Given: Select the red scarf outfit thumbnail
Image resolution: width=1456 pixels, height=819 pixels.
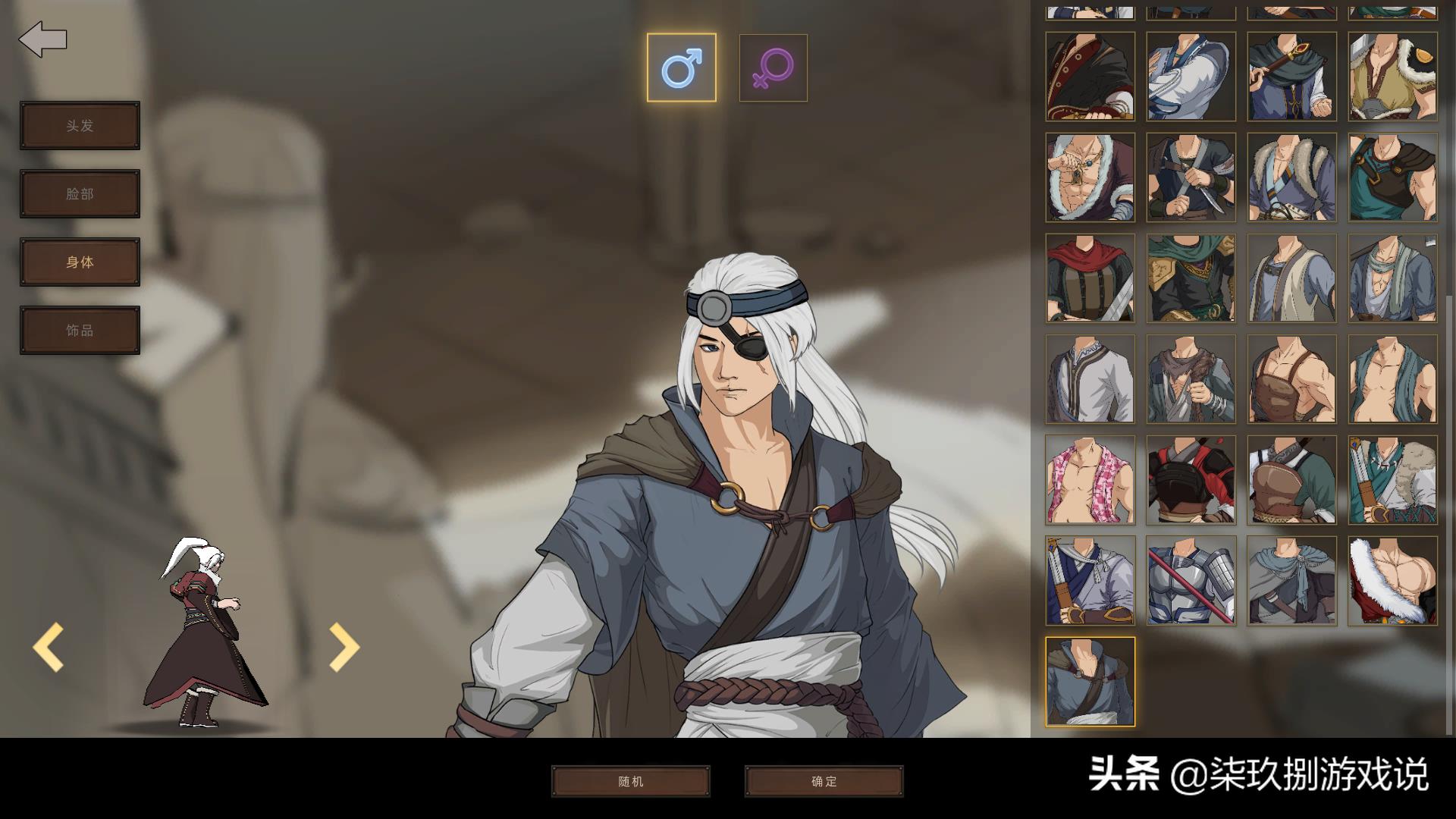Looking at the screenshot, I should tap(1090, 278).
